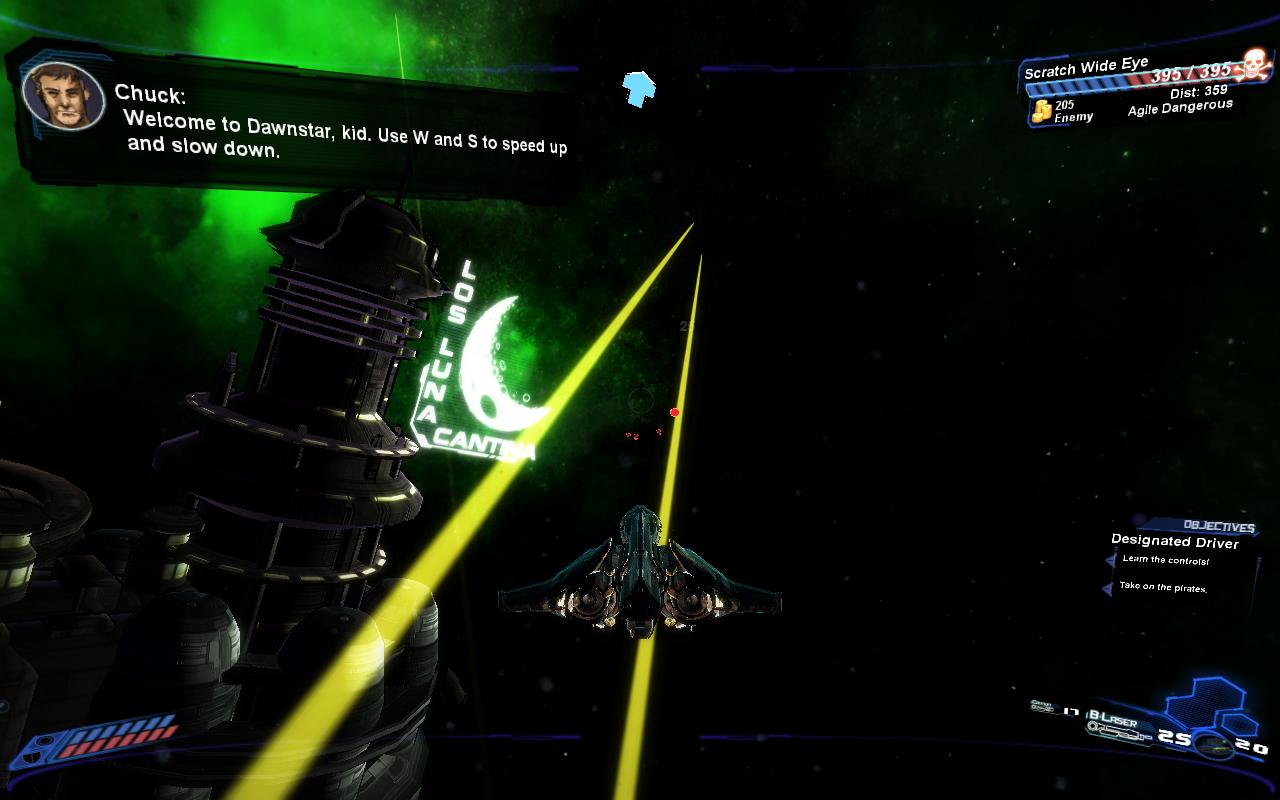This screenshot has height=800, width=1280.
Task: Click the gold bounty coins icon
Action: (1042, 111)
